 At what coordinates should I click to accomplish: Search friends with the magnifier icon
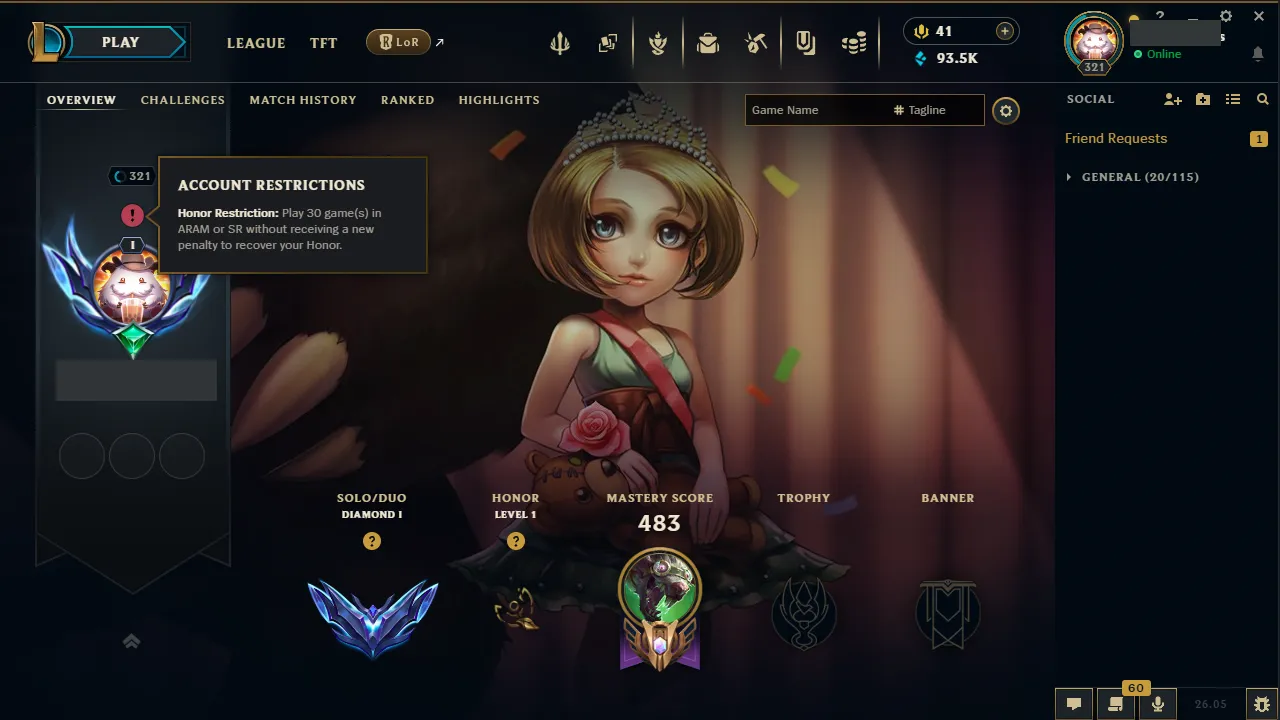click(1262, 99)
